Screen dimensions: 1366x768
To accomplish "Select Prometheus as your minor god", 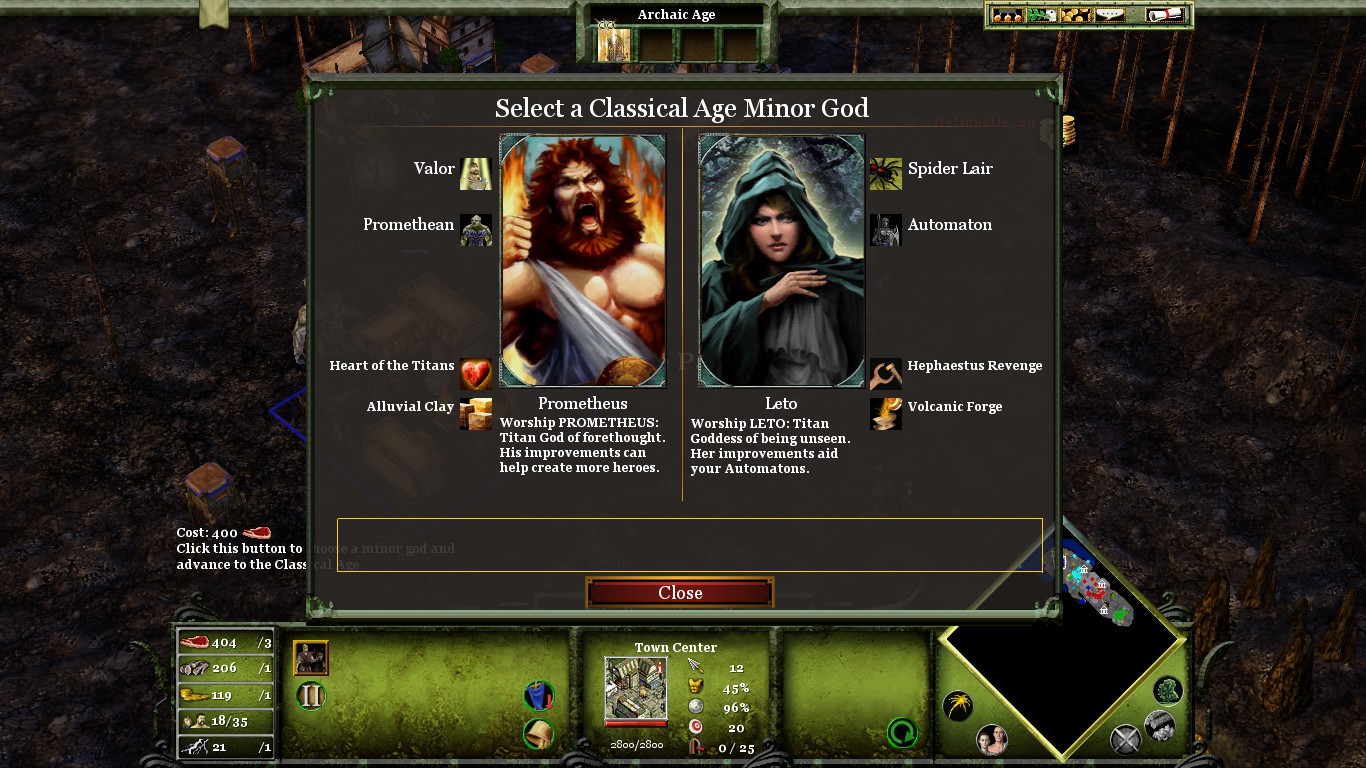I will [582, 260].
